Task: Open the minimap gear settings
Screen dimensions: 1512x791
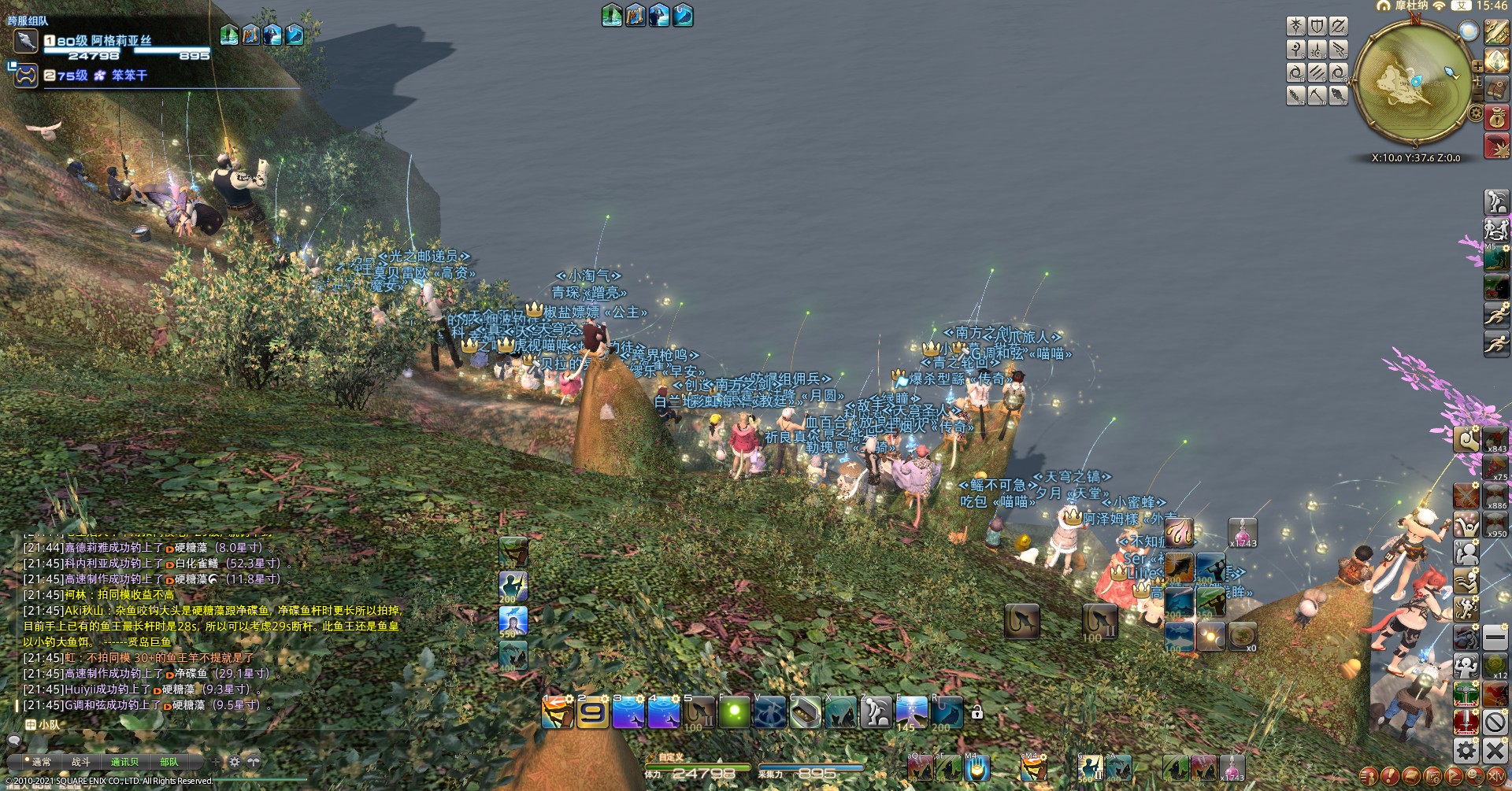Action: click(1476, 113)
